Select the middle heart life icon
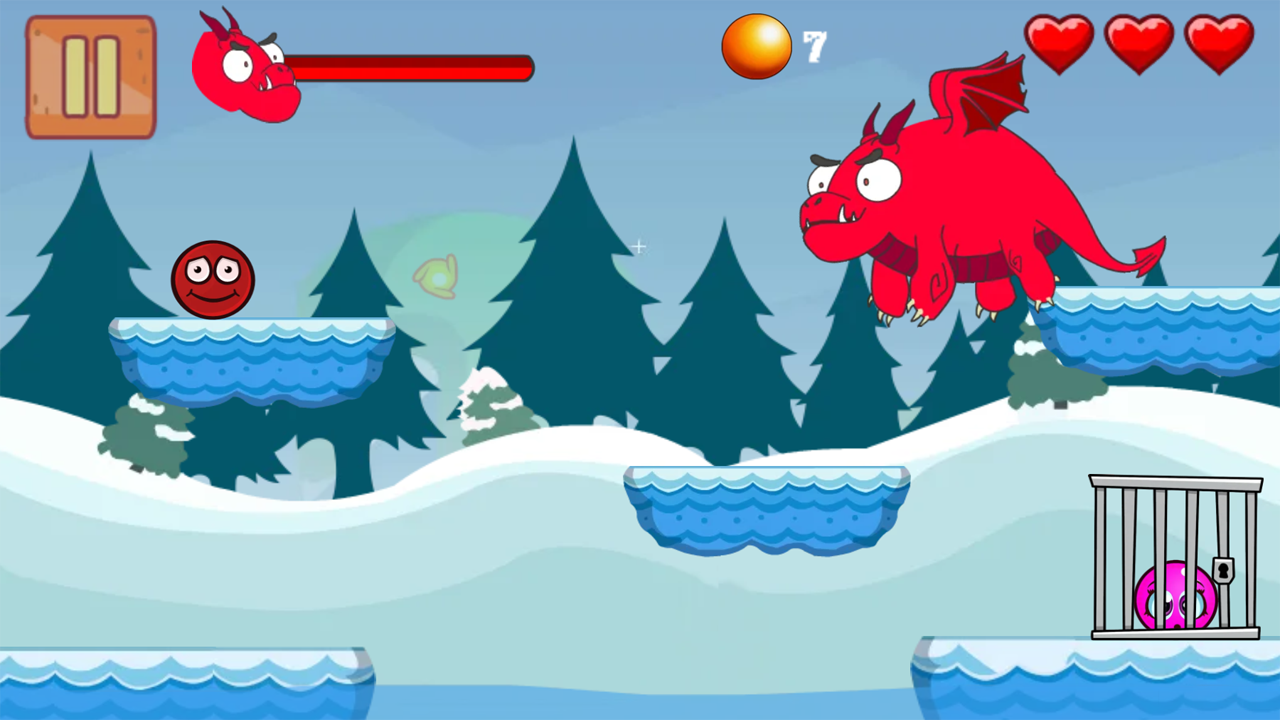The image size is (1280, 720). click(x=1138, y=42)
